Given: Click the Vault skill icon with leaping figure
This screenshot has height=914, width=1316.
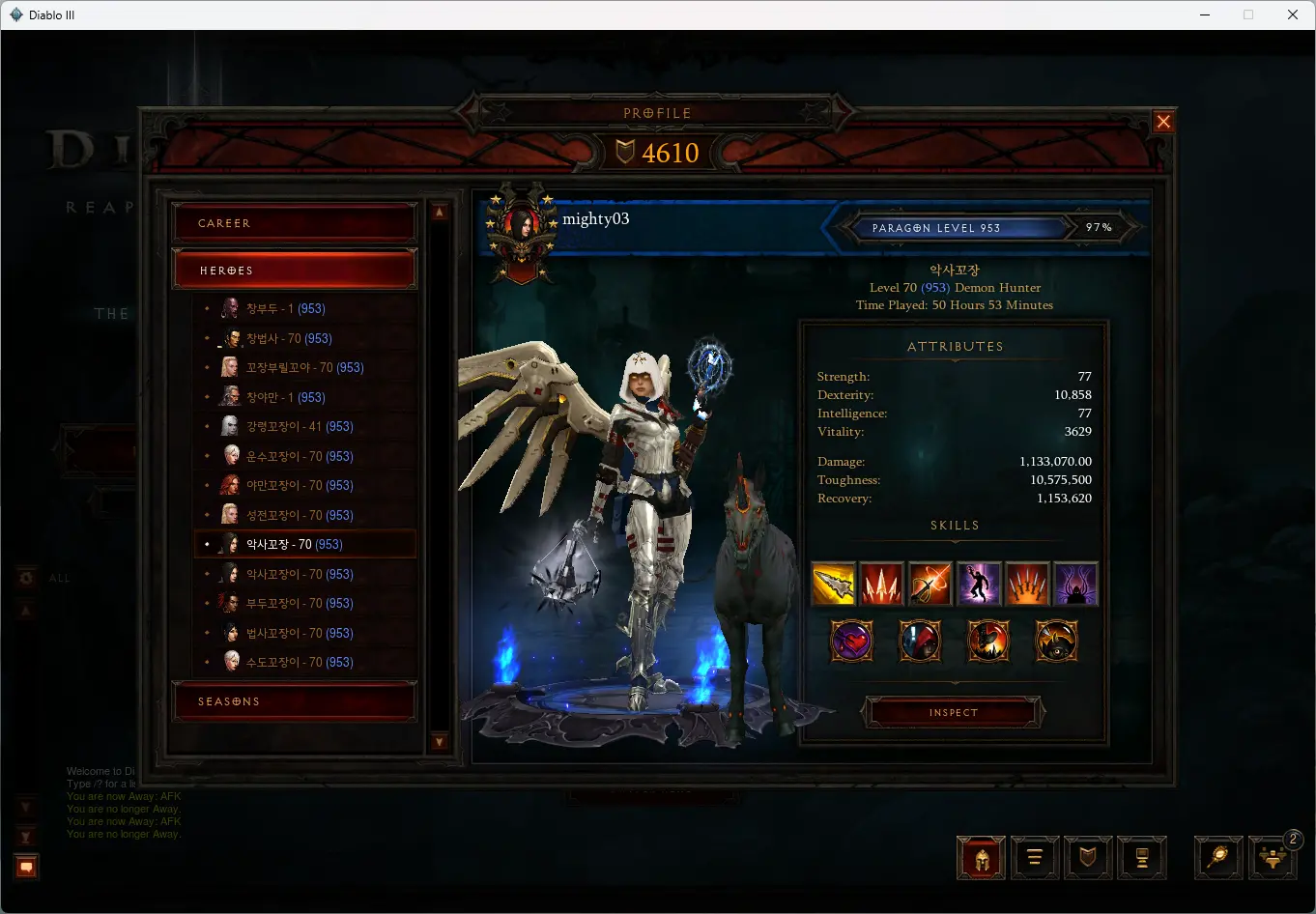Looking at the screenshot, I should pyautogui.click(x=979, y=584).
